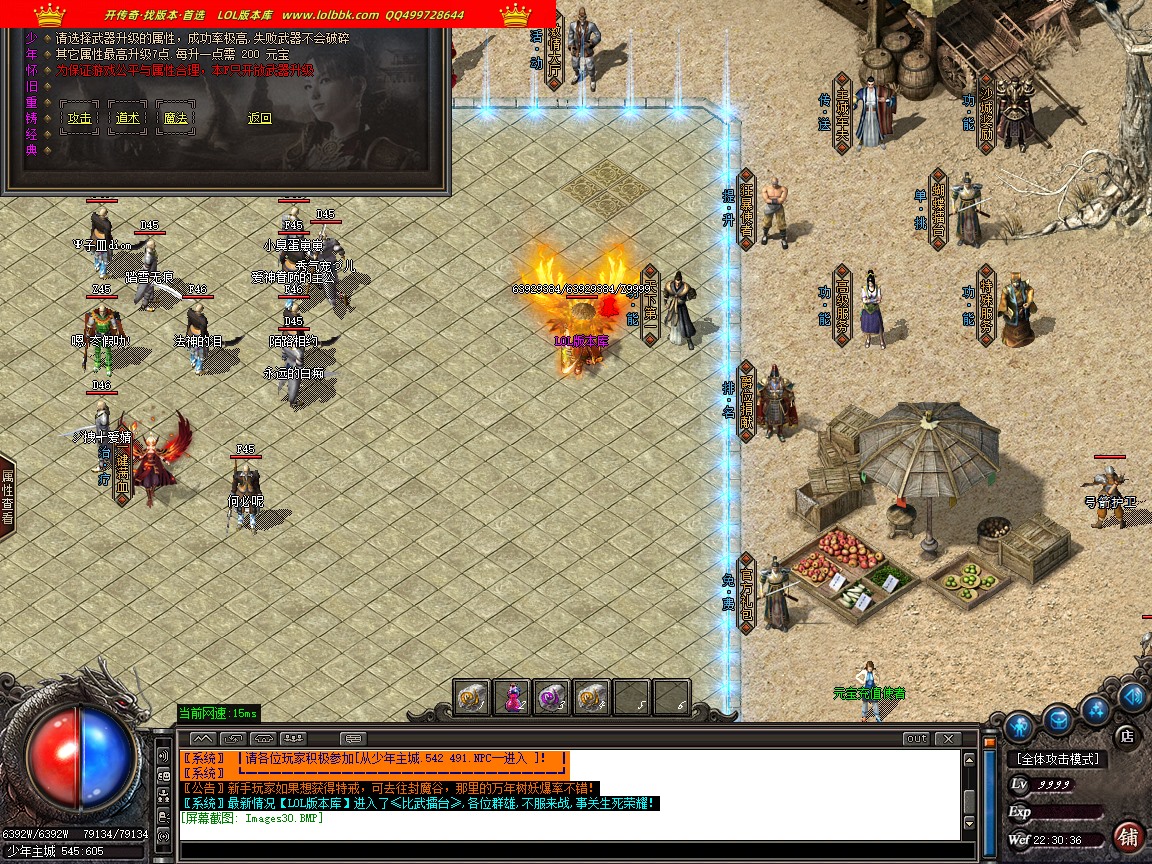Choose the 道术 weapon upgrade option
Image resolution: width=1152 pixels, height=864 pixels.
pos(127,118)
